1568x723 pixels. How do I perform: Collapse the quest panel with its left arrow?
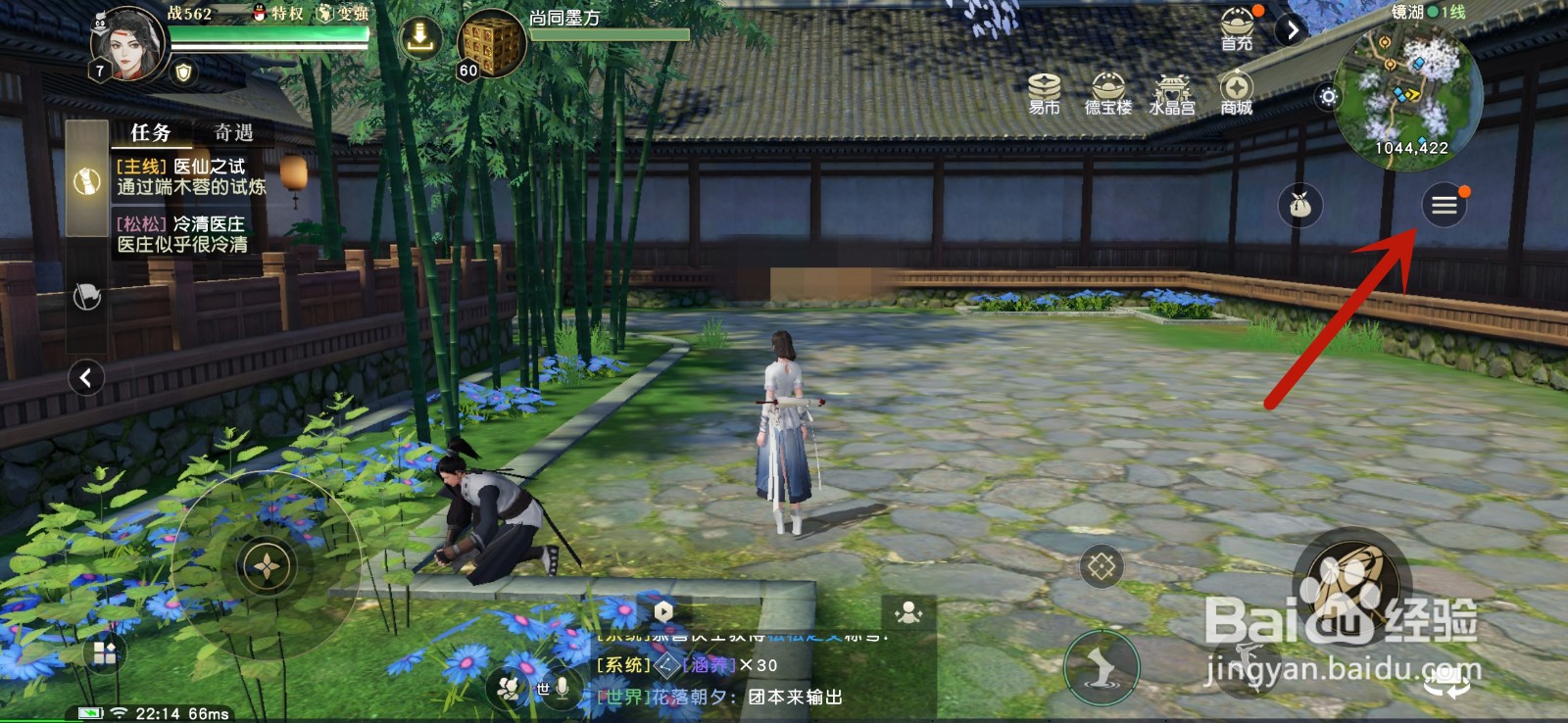(85, 375)
